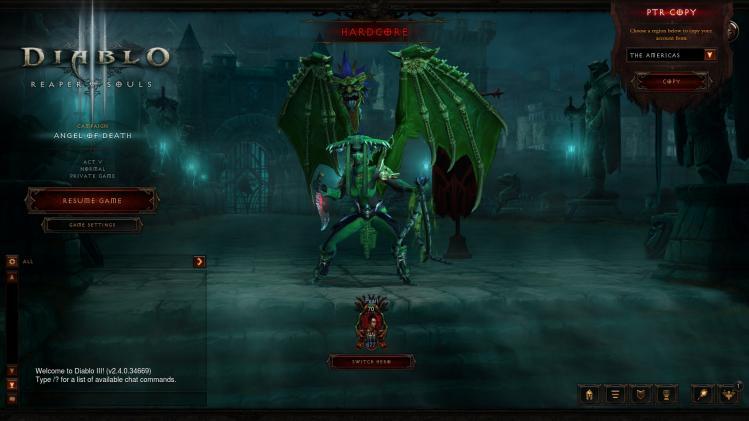Screen dimensions: 749x421
Task: Open the three-lines menu icon
Action: [x=615, y=394]
